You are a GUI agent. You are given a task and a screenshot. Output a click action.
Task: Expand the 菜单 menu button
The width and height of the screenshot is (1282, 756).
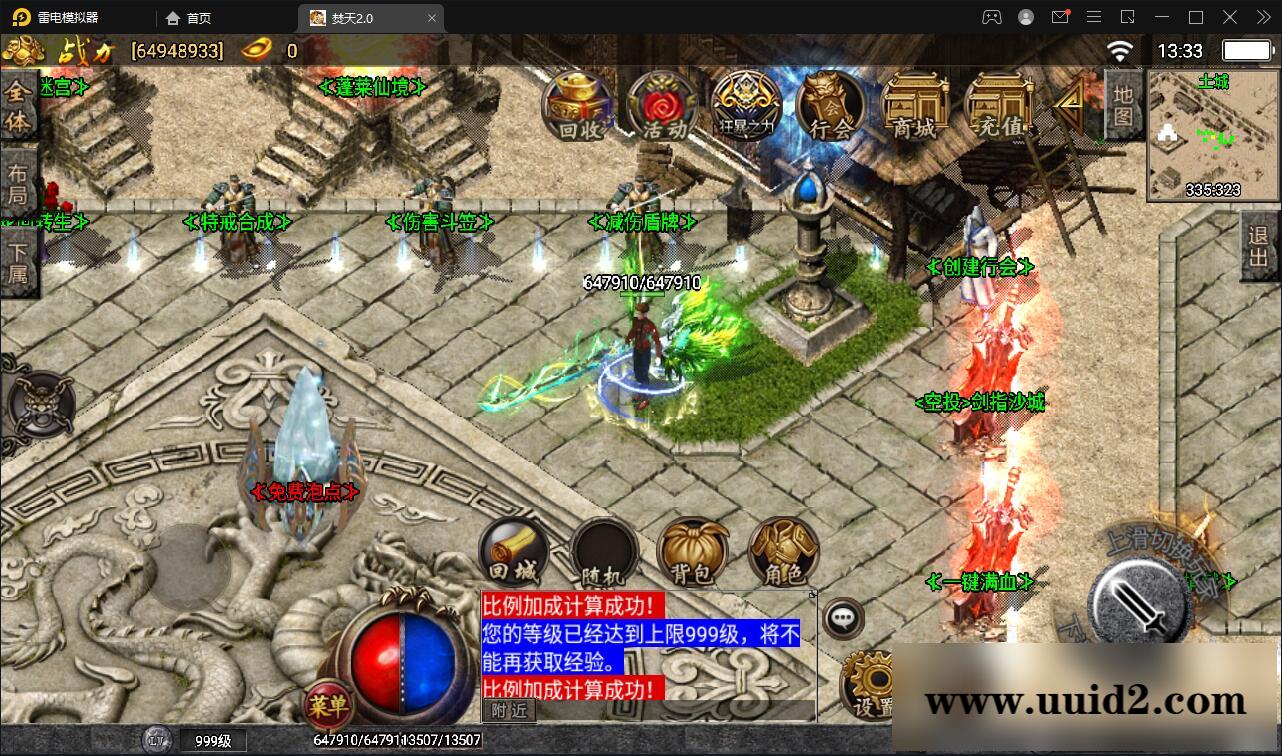(x=330, y=705)
